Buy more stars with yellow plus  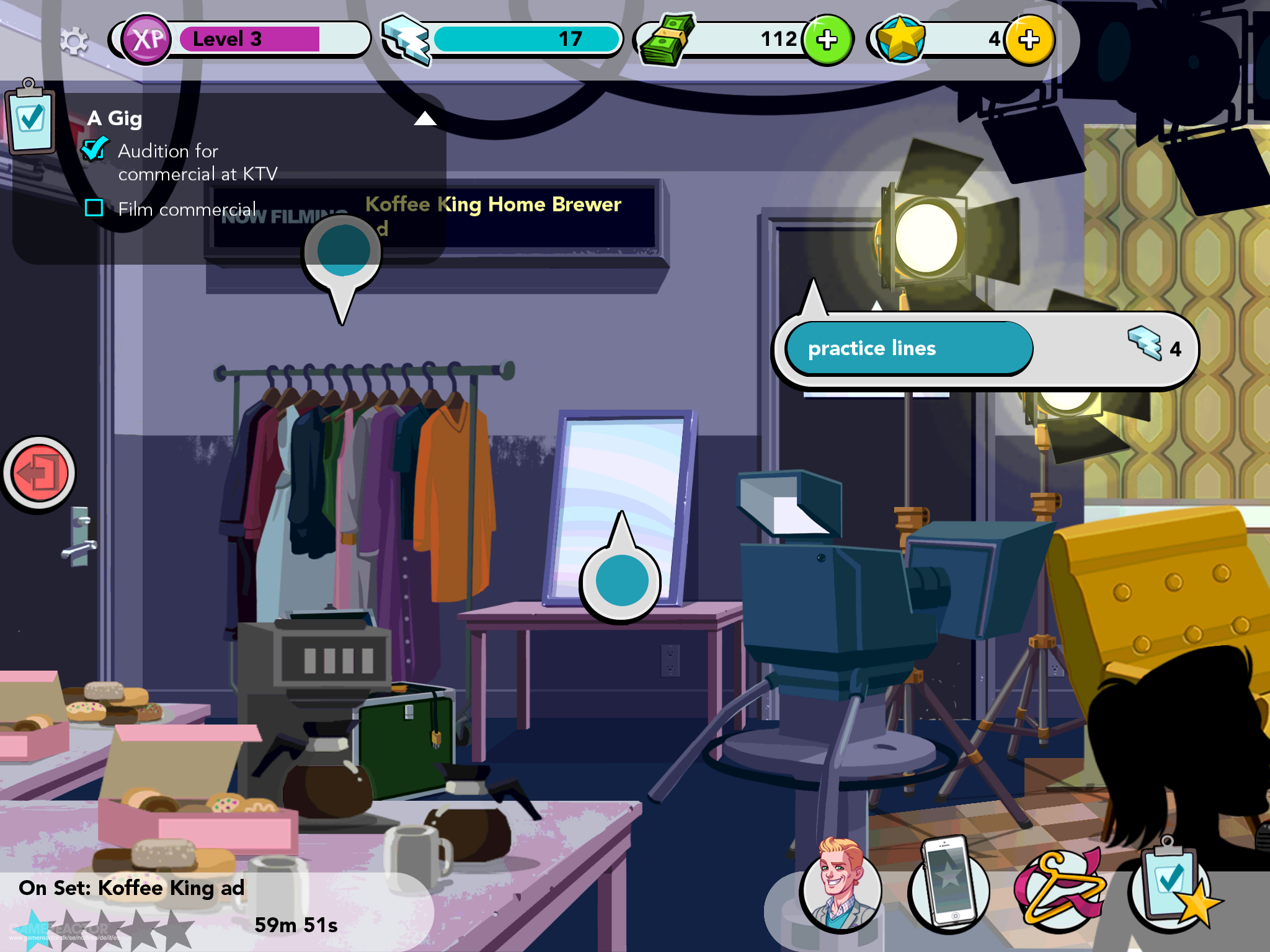[x=1029, y=40]
